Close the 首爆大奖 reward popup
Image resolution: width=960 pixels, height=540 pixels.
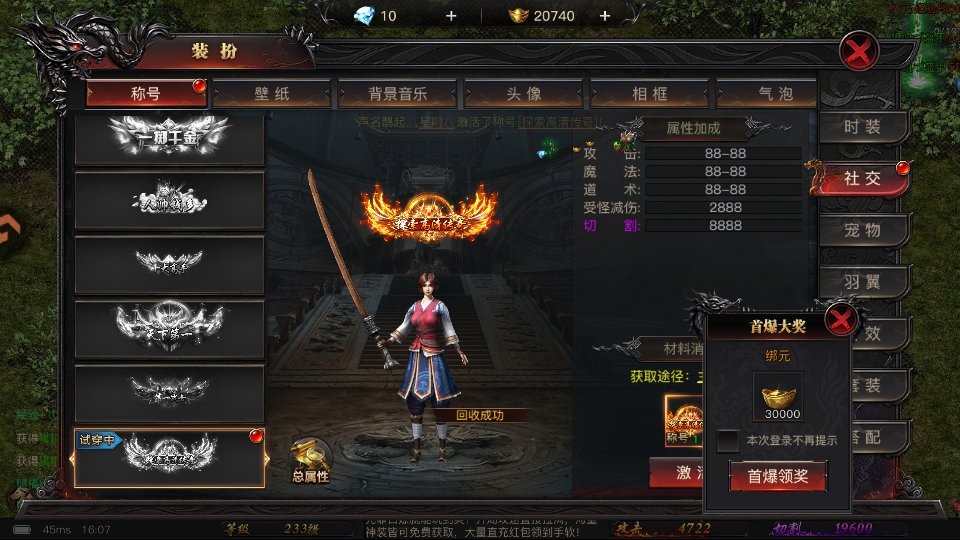click(x=842, y=321)
